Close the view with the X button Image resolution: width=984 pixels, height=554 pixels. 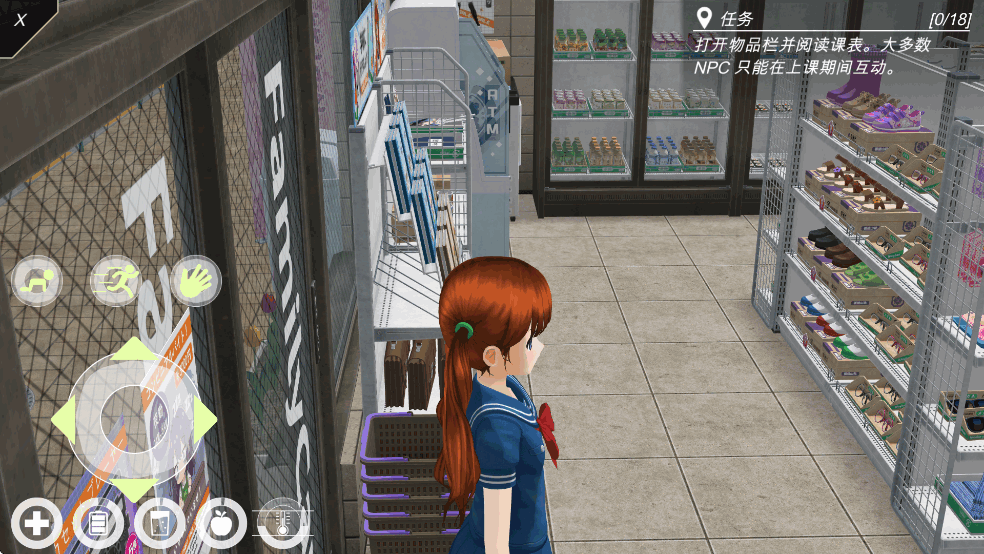(21, 19)
